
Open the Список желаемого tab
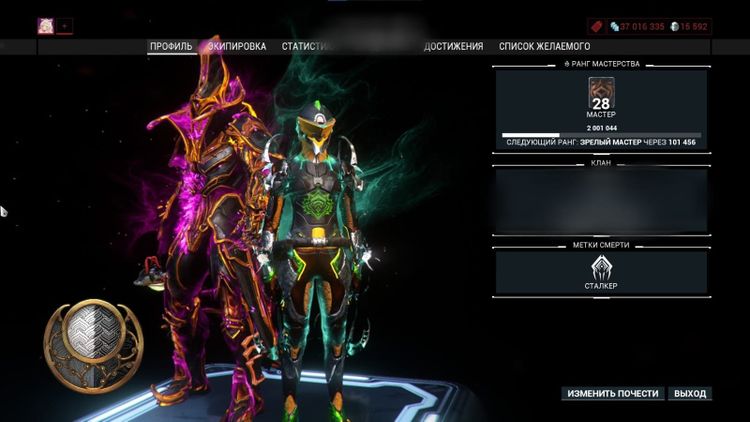(544, 46)
